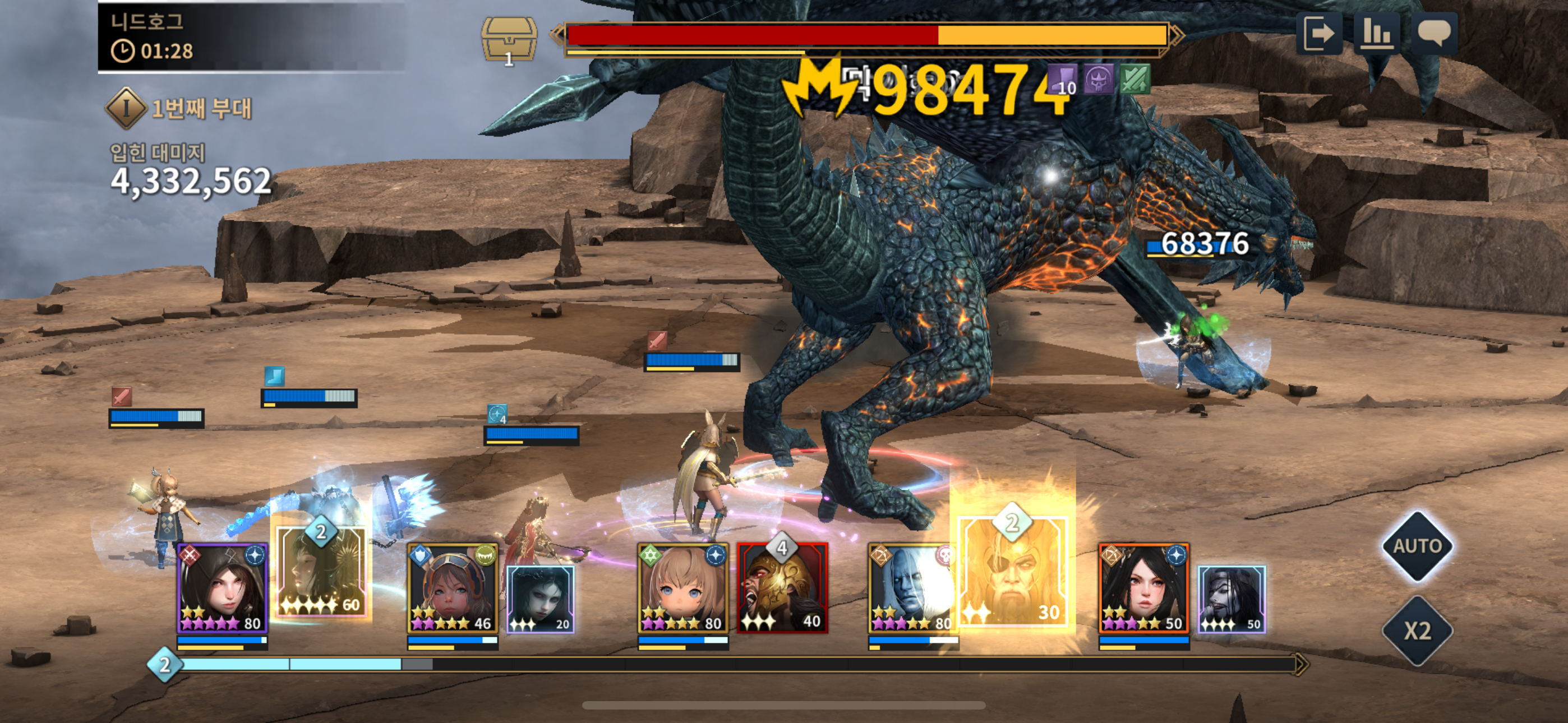Select the goggles girl hero portrait level 46
The image size is (1568, 723).
(x=452, y=588)
